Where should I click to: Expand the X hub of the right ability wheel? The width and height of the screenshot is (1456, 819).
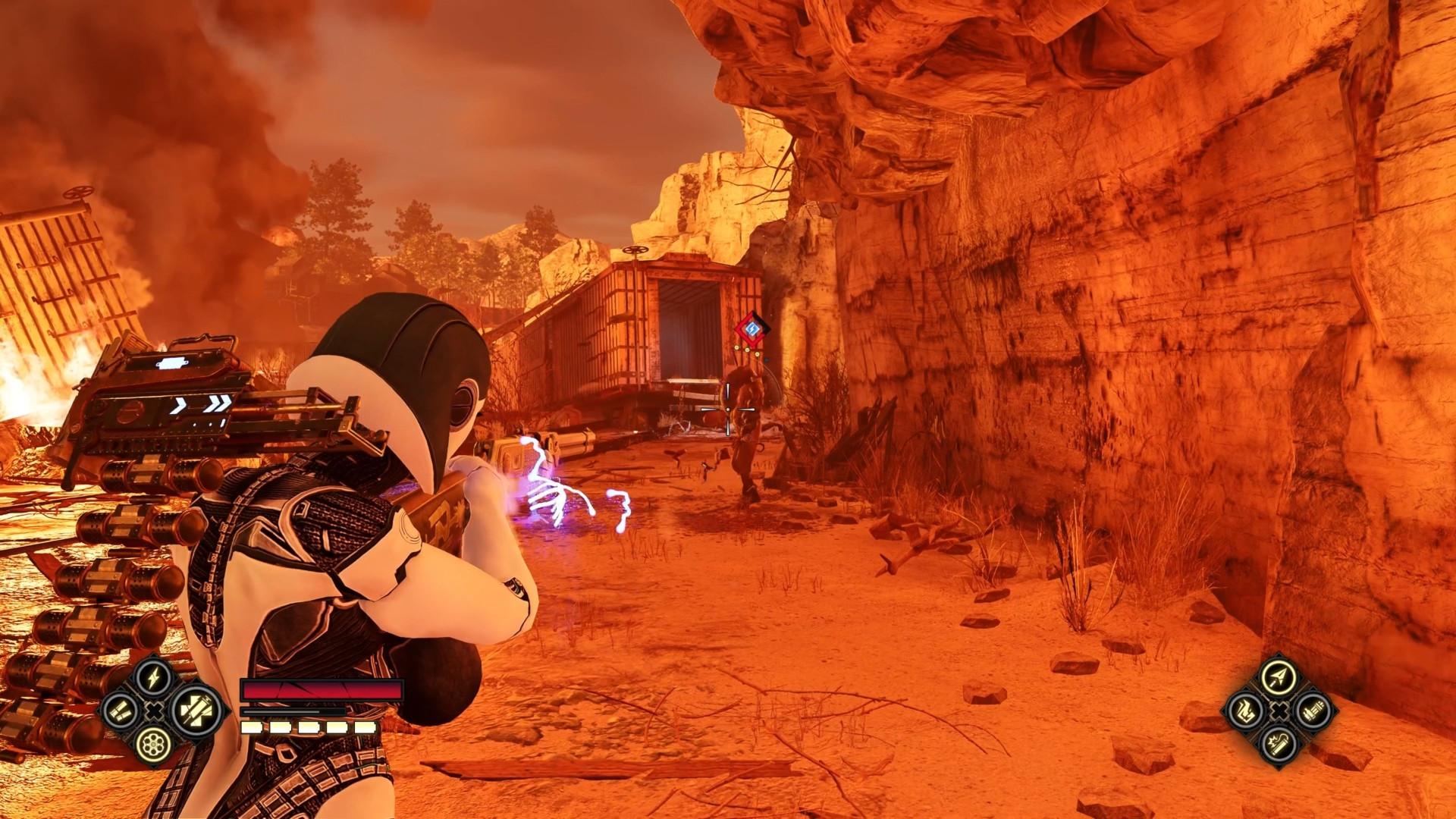(x=1280, y=711)
